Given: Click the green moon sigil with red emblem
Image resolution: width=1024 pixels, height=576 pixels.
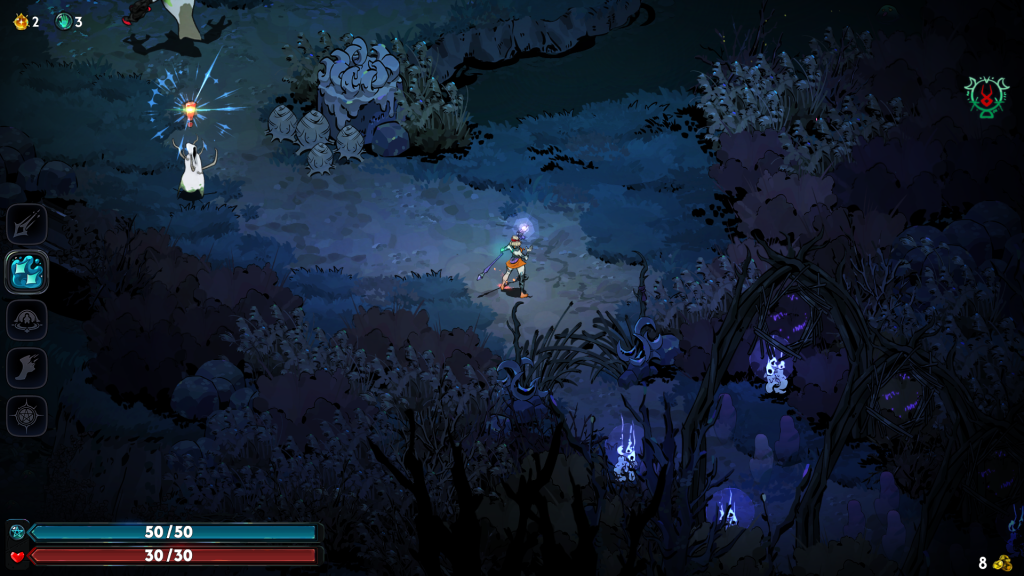Looking at the screenshot, I should 986,97.
